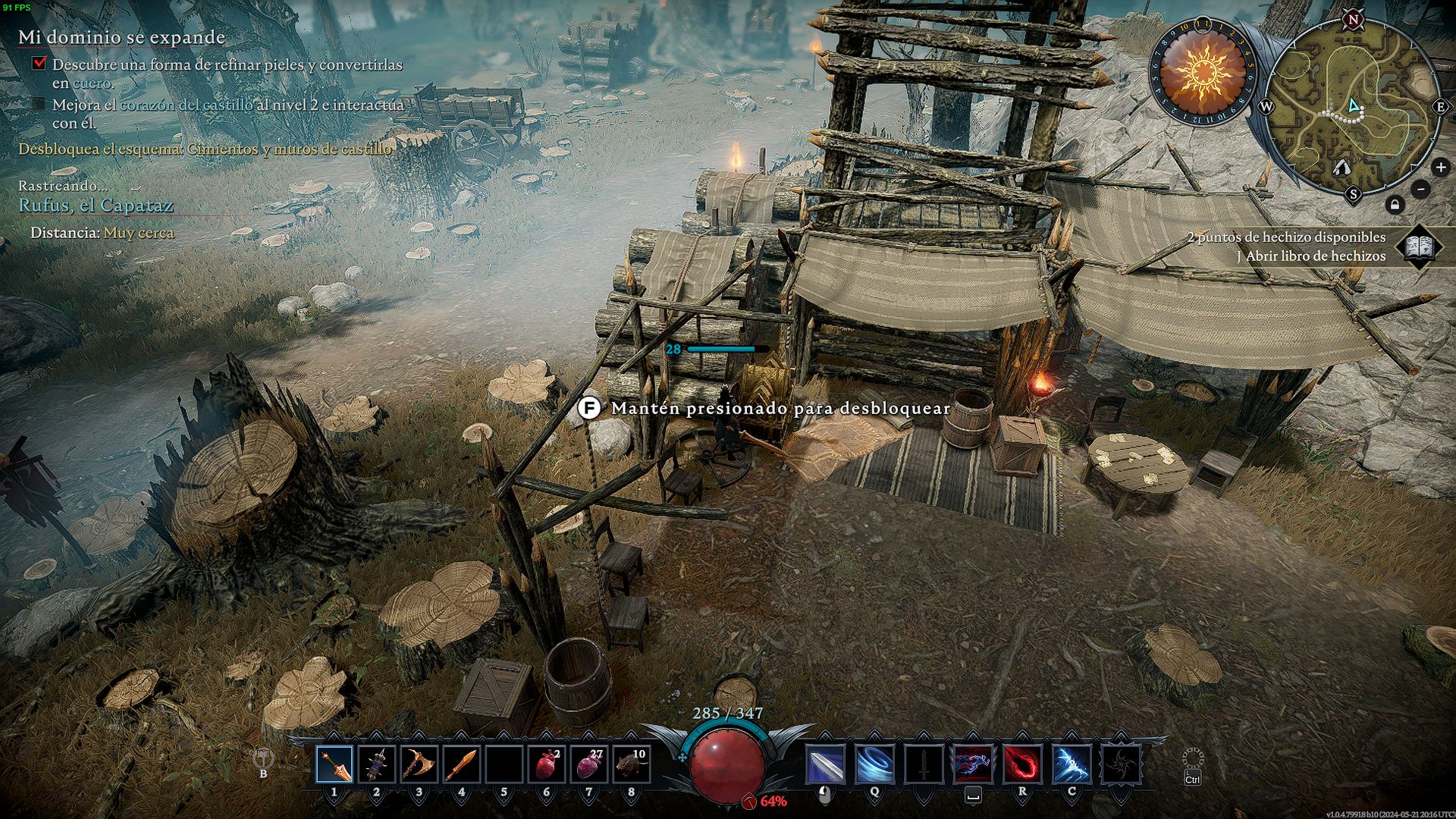Toggle the minimap lock button
This screenshot has width=1456, height=819.
click(x=1395, y=205)
